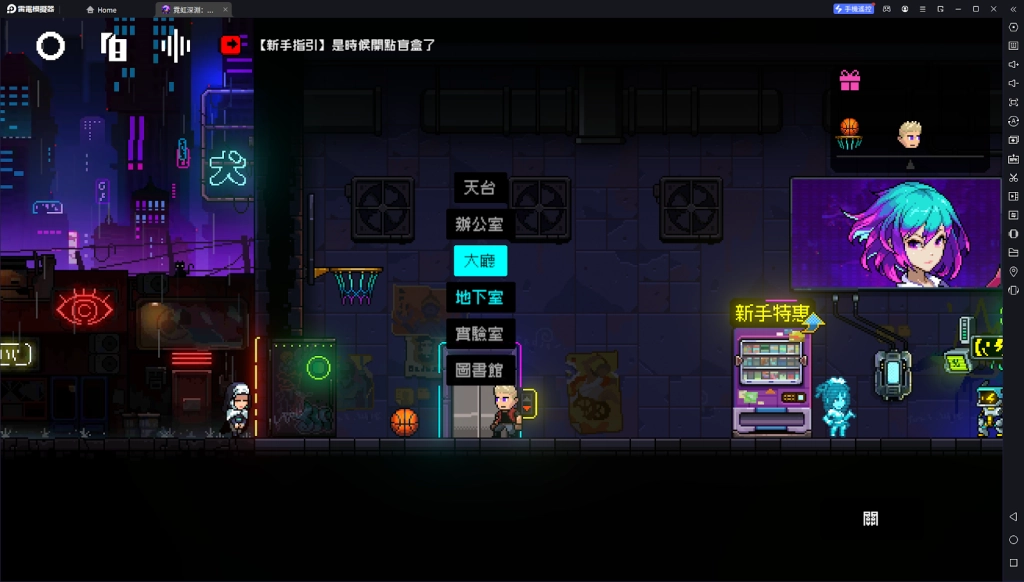1024x582 pixels.
Task: Choose 辦公室 from the location list
Action: [x=480, y=224]
